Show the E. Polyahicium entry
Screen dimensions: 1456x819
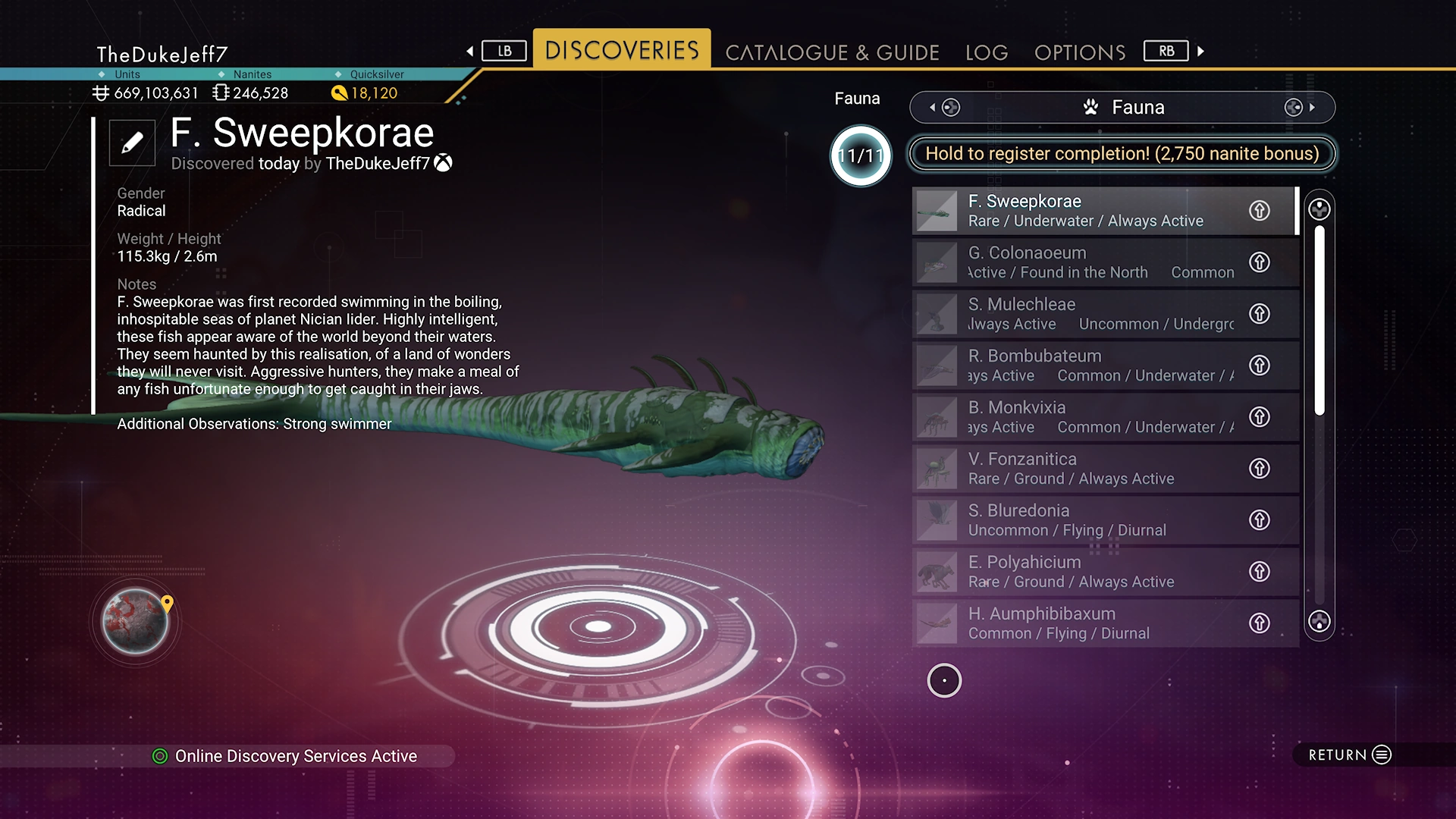click(1084, 572)
